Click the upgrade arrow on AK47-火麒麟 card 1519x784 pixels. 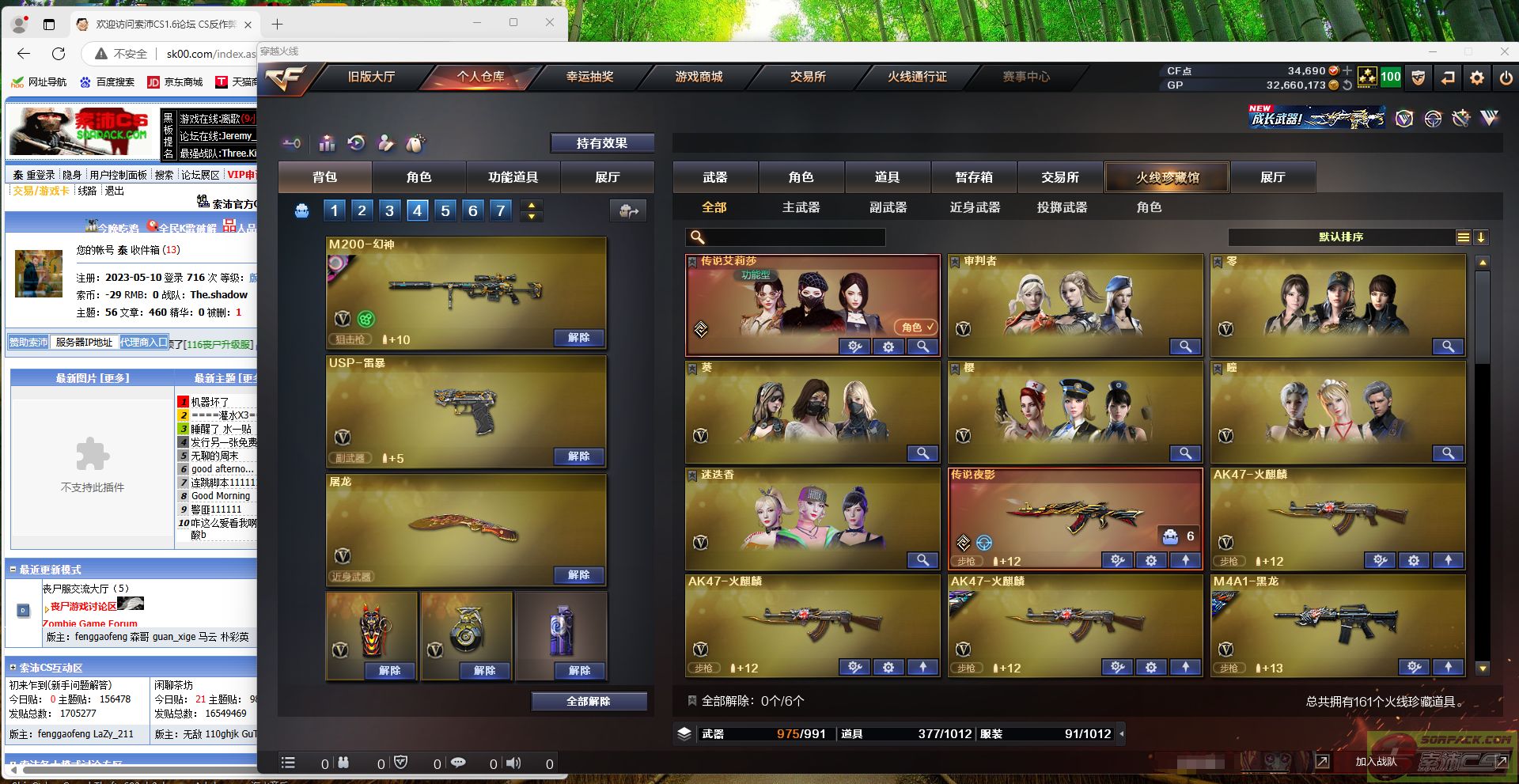coord(1449,560)
